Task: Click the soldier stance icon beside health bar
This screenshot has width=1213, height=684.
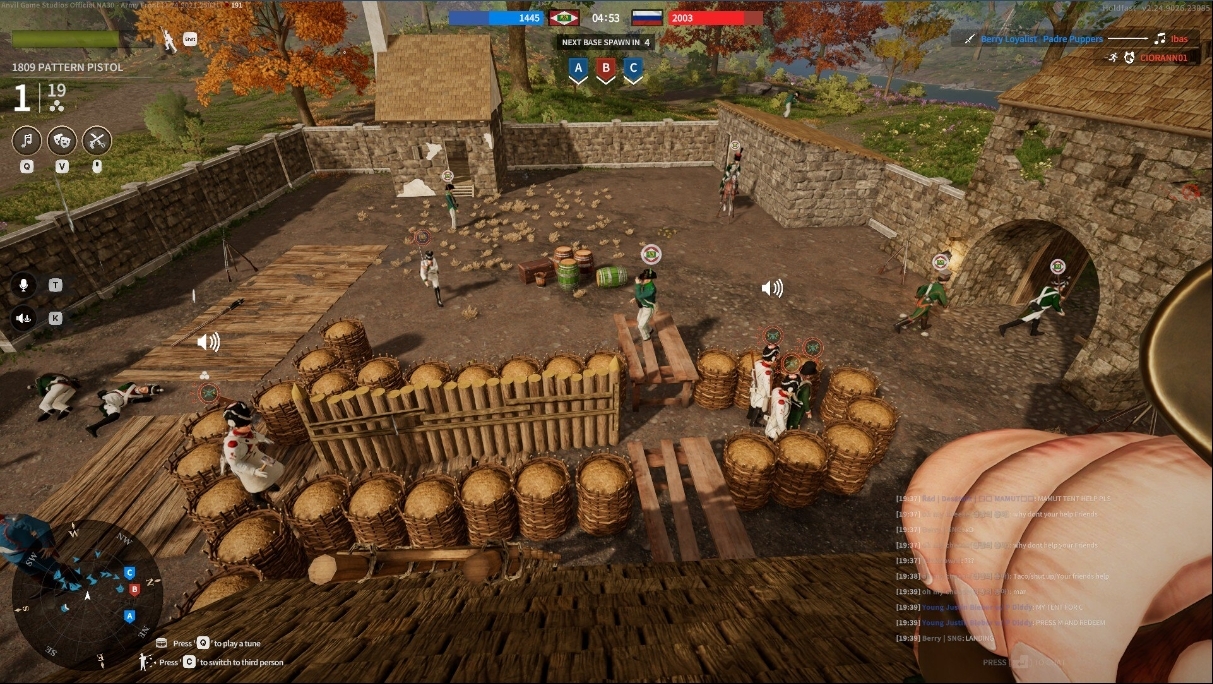Action: click(x=170, y=39)
